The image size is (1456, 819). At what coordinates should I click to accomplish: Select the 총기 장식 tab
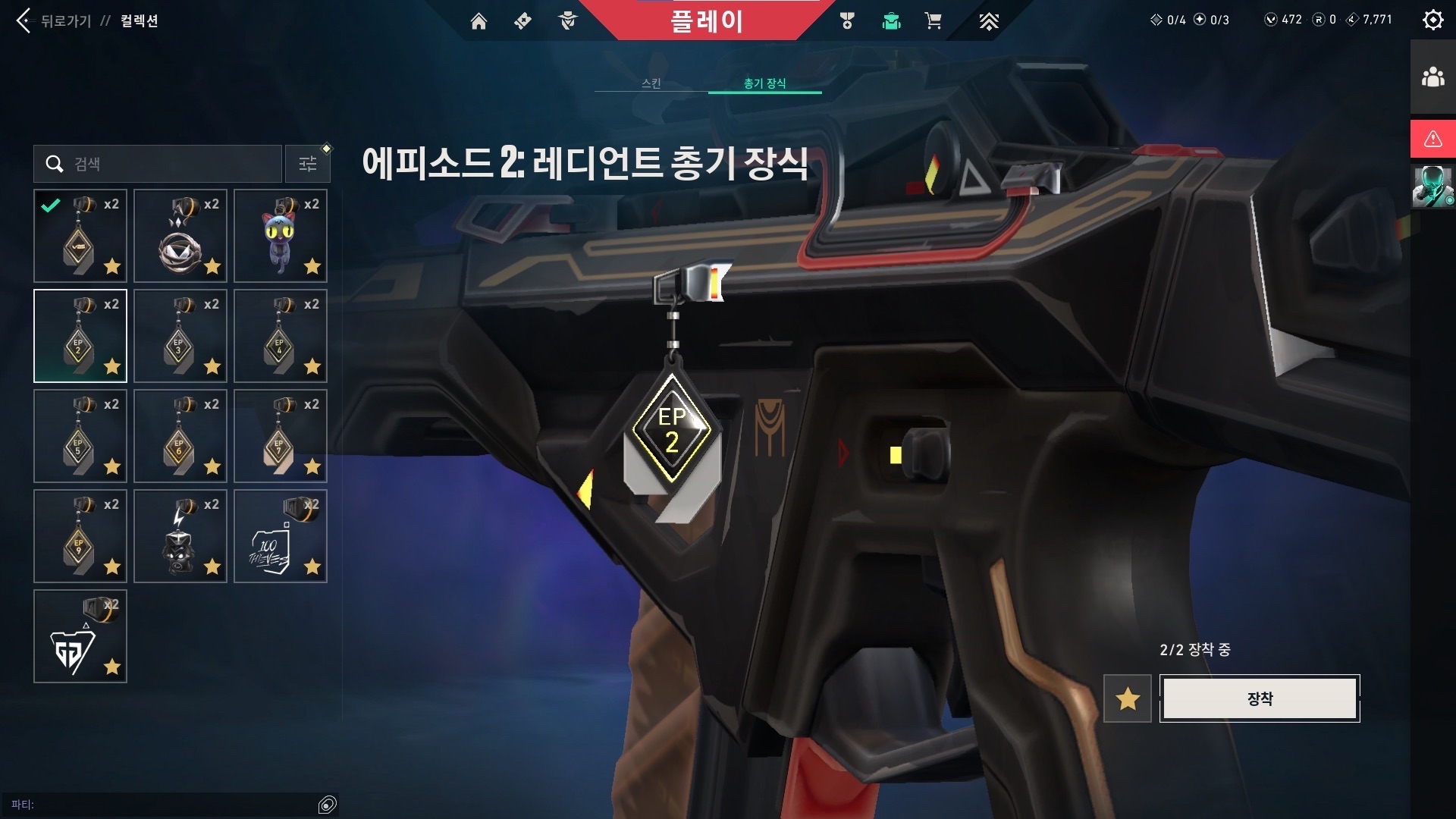[764, 83]
